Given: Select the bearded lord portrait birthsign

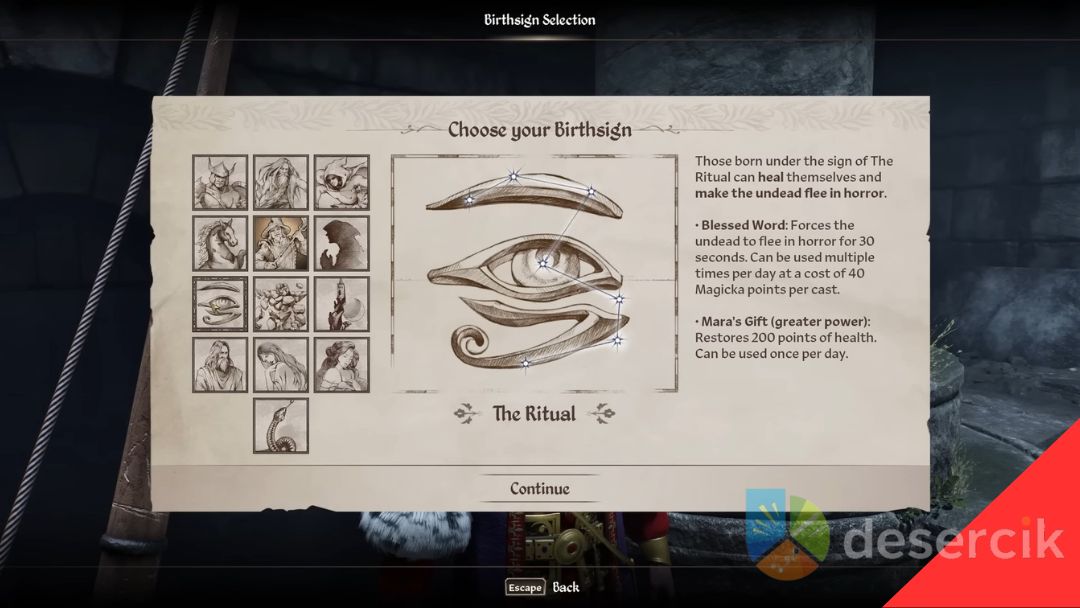Looking at the screenshot, I should click(220, 365).
